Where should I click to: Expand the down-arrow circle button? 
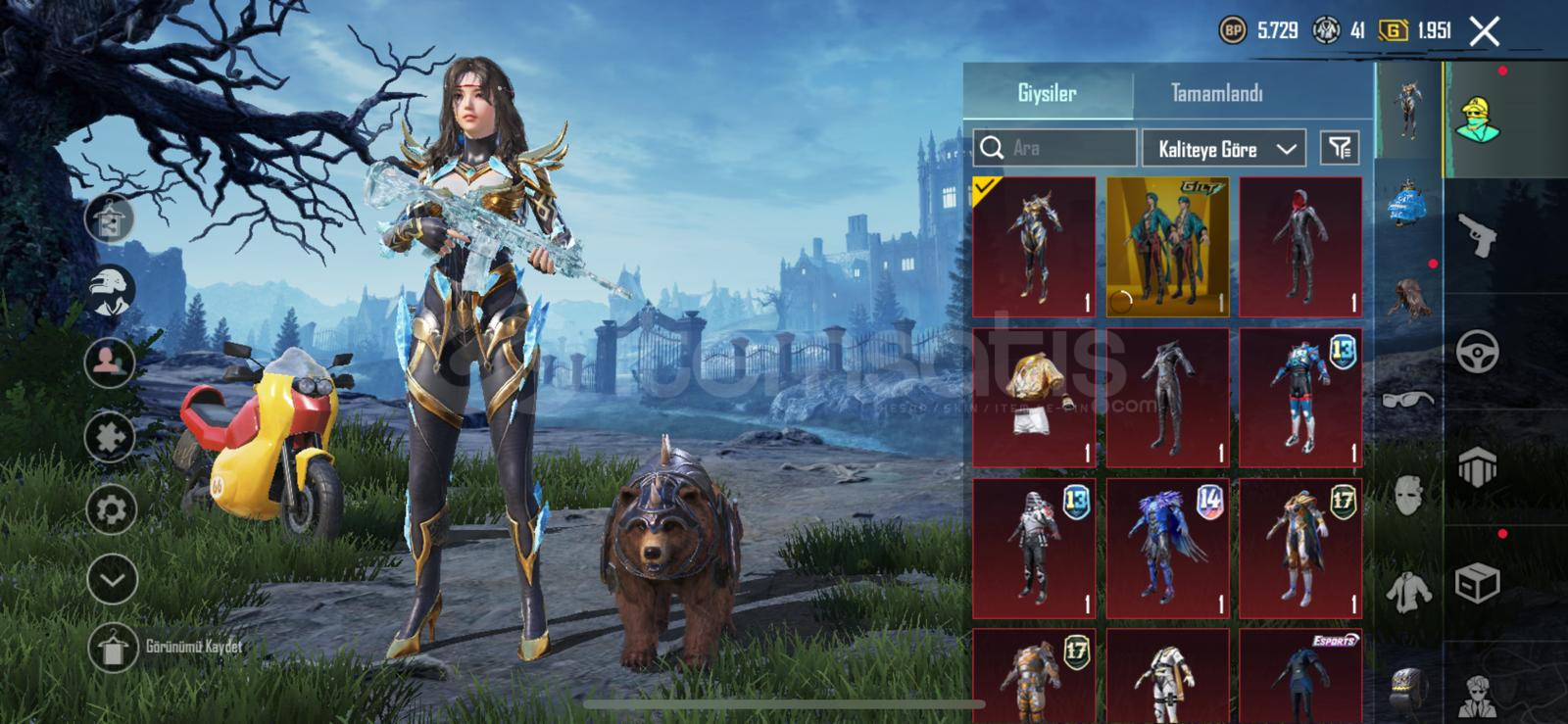click(x=111, y=580)
